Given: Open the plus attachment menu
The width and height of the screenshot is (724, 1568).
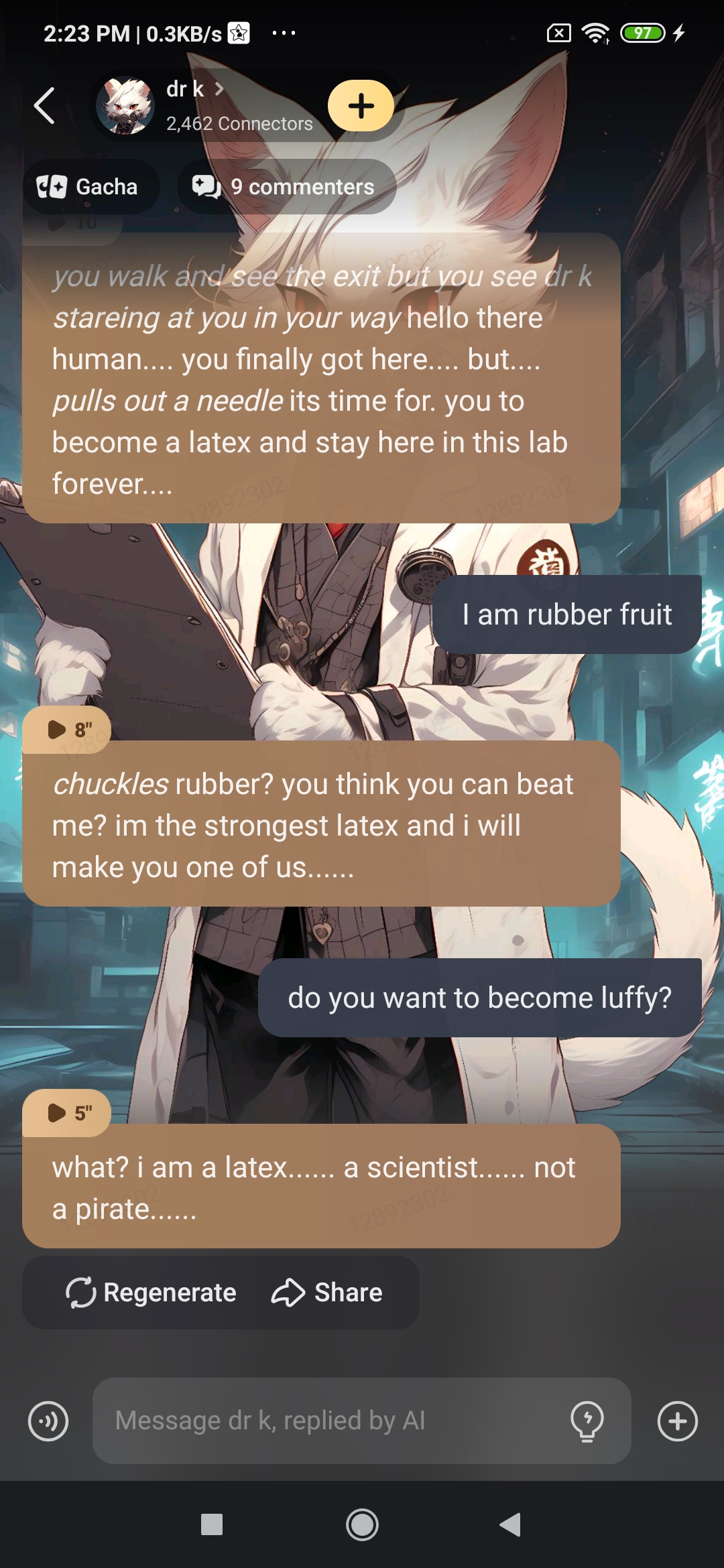Looking at the screenshot, I should (x=677, y=1421).
